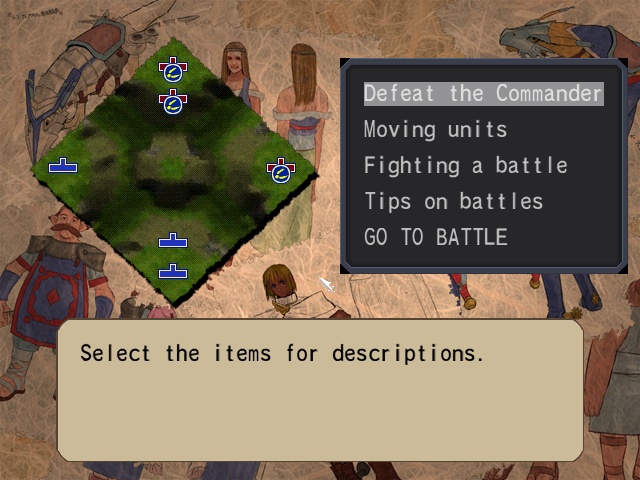
Task: Select the Defeat the Commander entry
Action: click(x=483, y=94)
